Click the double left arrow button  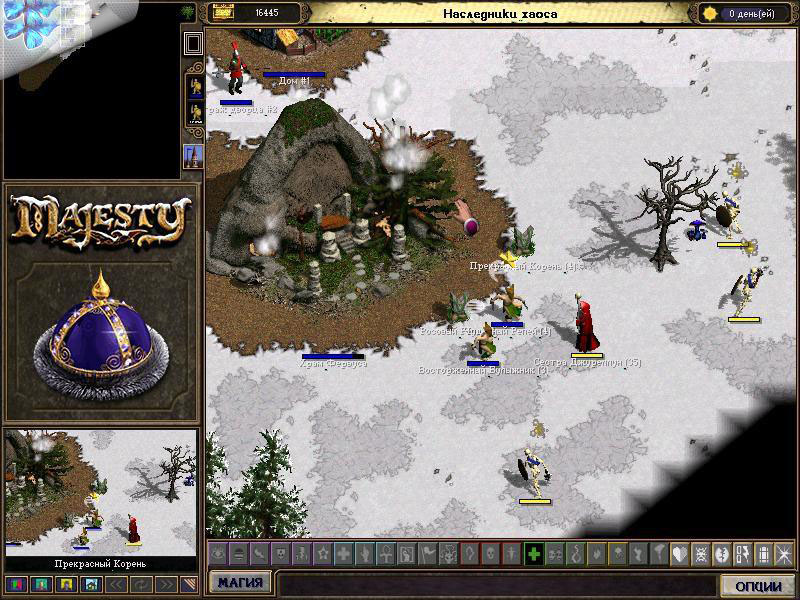coord(115,583)
